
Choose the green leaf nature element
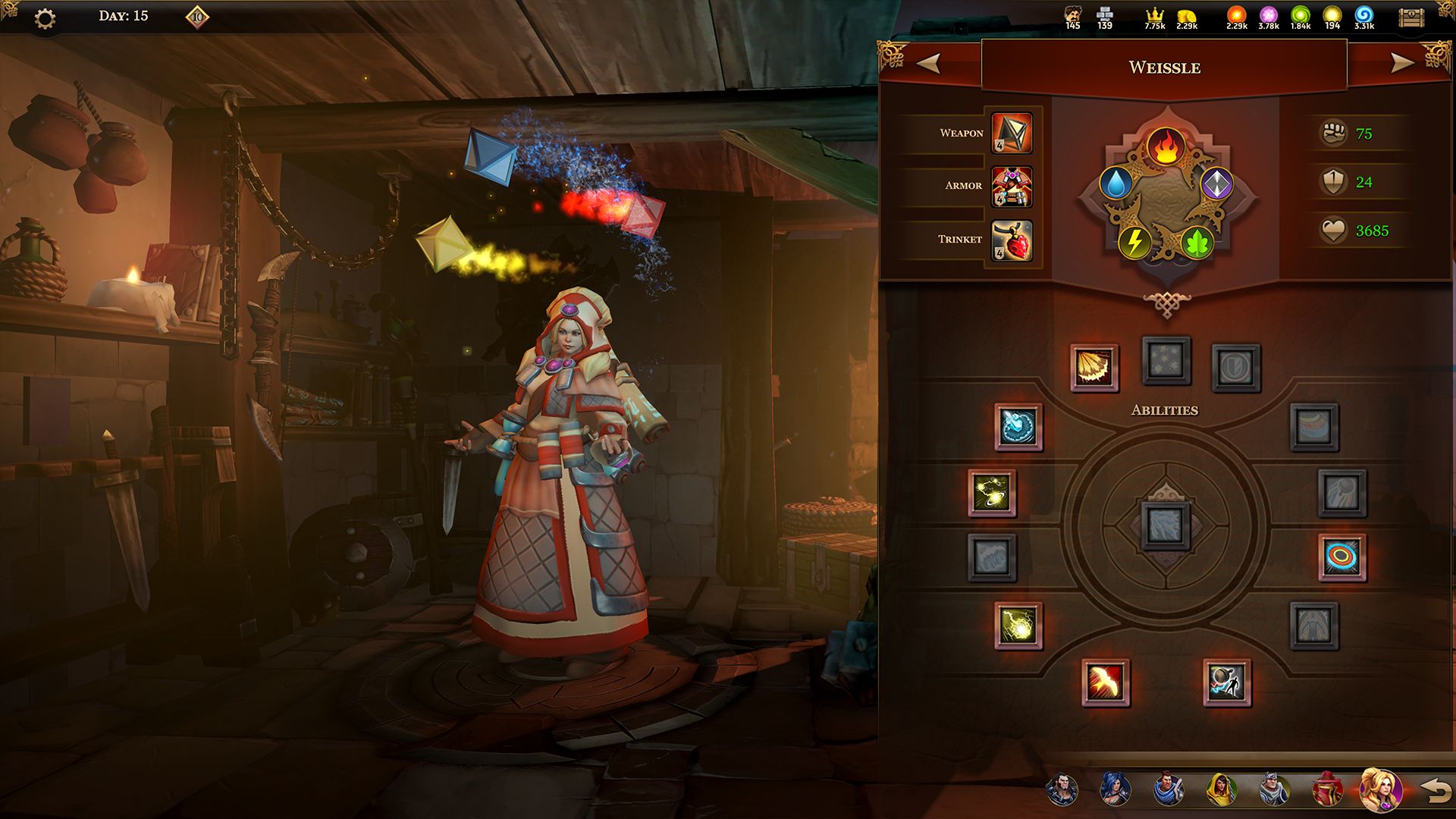point(1197,243)
